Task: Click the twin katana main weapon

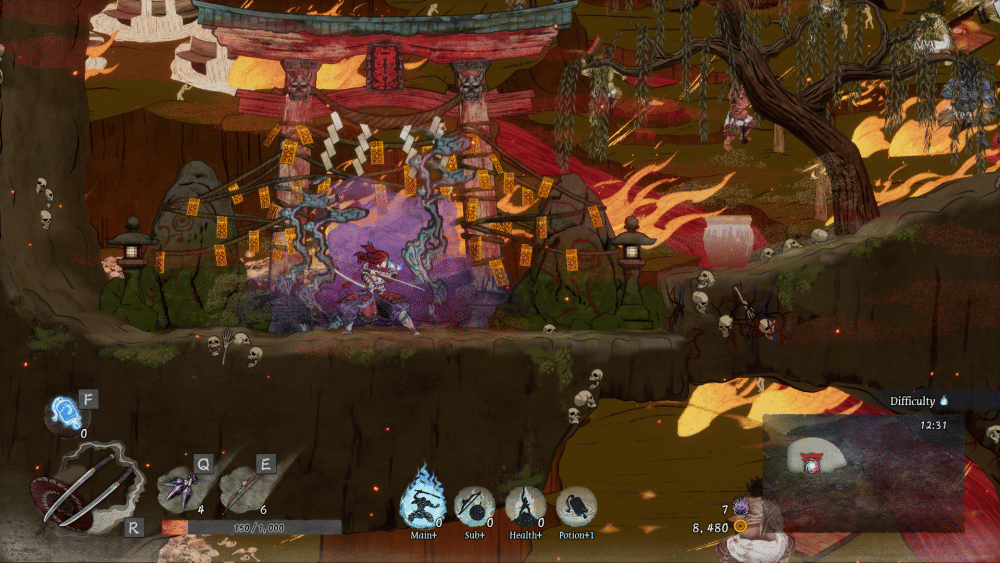Action: 86,488
